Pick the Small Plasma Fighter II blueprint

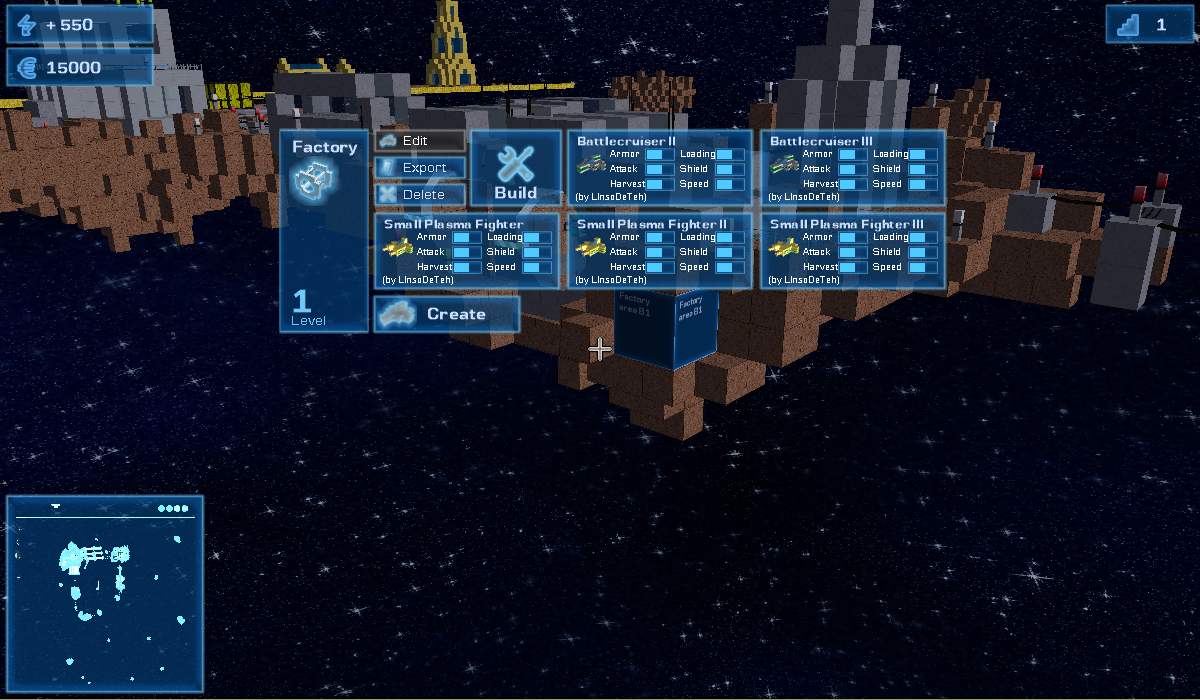pyautogui.click(x=660, y=251)
